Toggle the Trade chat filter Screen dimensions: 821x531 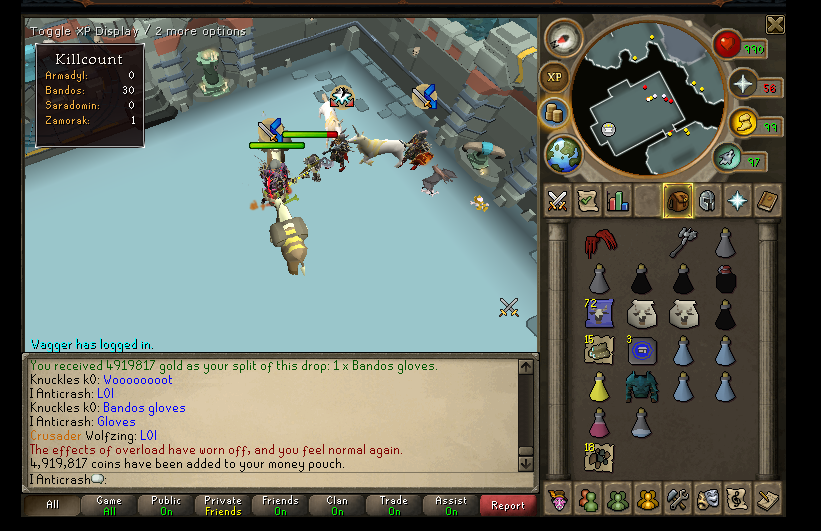pyautogui.click(x=394, y=505)
